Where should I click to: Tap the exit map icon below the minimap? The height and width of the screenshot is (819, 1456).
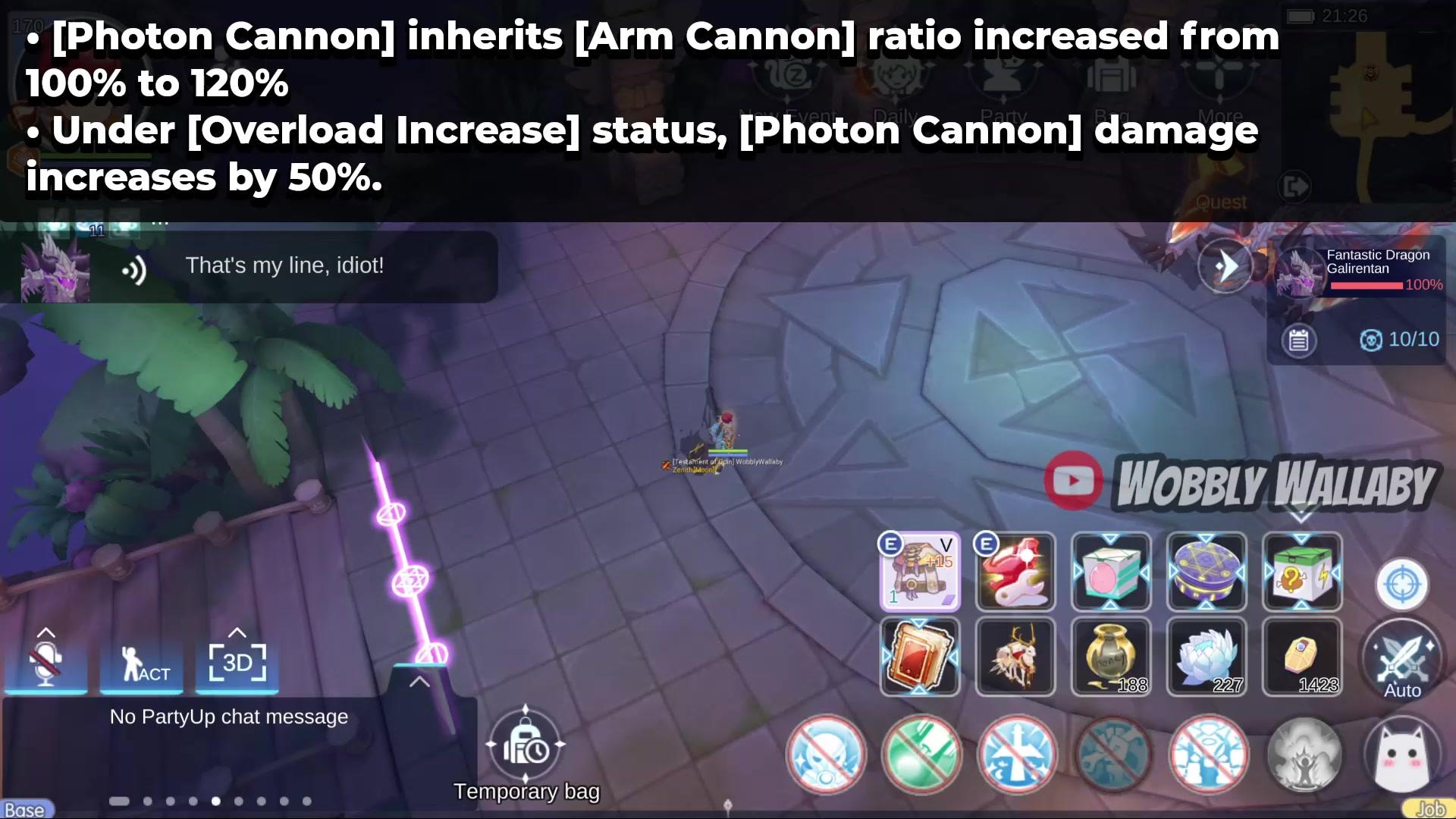(x=1294, y=187)
